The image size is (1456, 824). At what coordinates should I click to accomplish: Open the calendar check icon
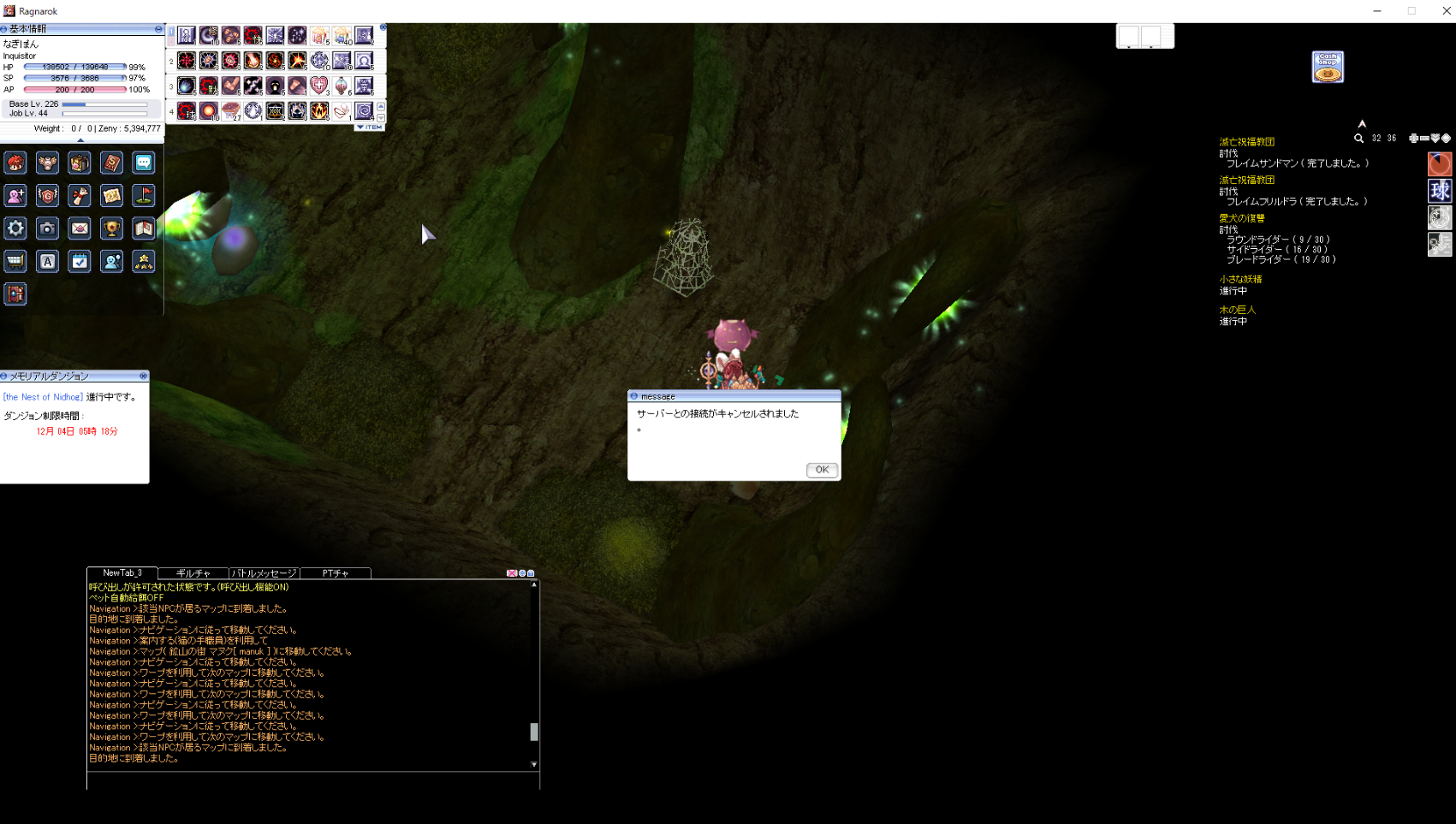[80, 262]
